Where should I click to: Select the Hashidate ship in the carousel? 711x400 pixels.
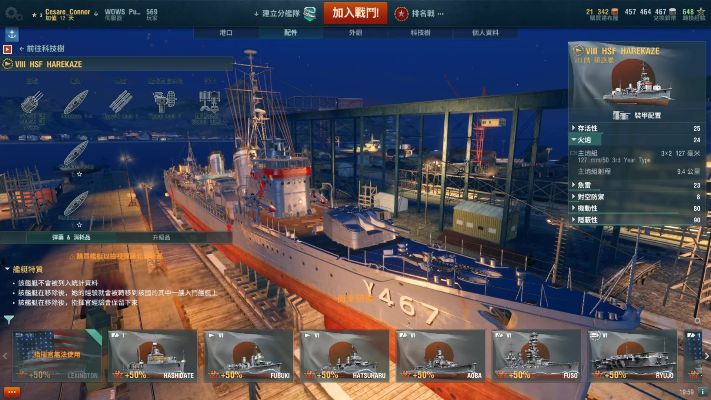(153, 355)
